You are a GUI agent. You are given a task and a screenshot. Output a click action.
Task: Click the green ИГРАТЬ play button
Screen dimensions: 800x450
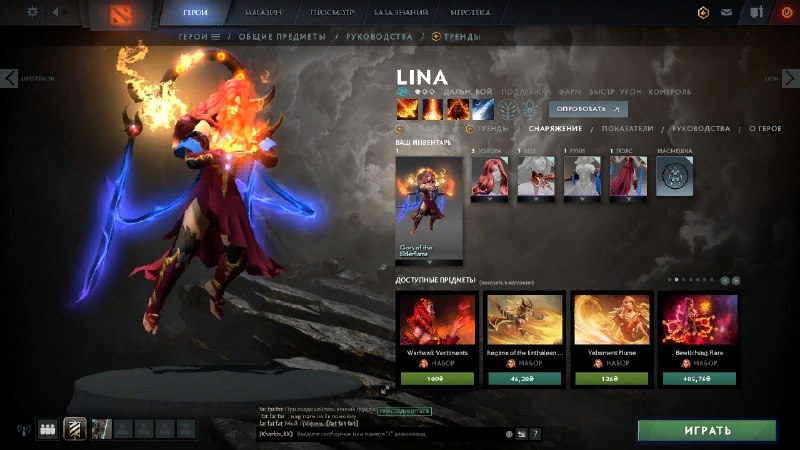pyautogui.click(x=707, y=430)
